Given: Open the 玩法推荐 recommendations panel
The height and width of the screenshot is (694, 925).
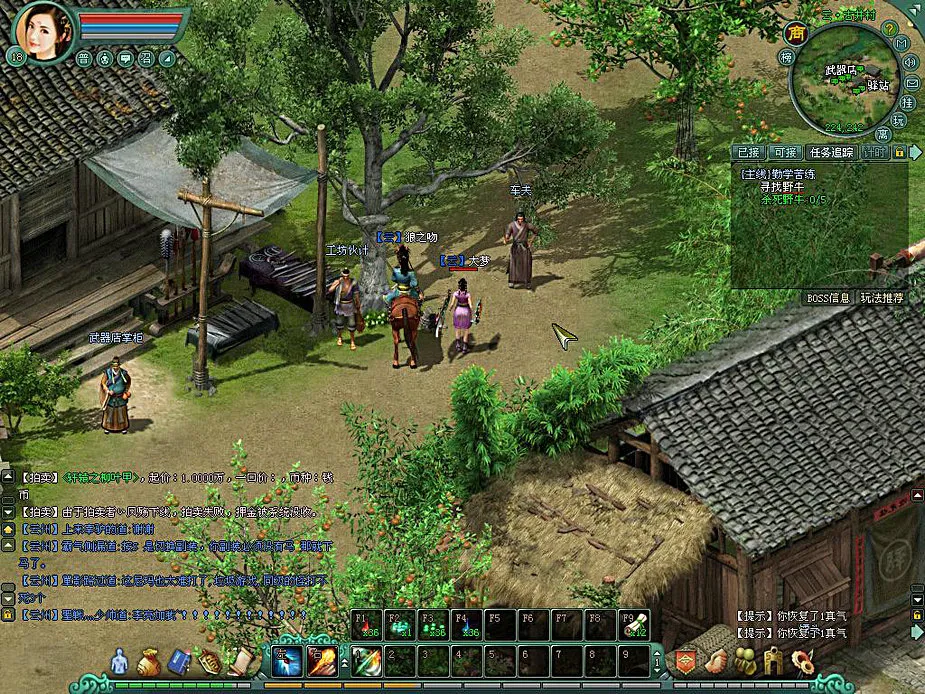Looking at the screenshot, I should coord(881,298).
